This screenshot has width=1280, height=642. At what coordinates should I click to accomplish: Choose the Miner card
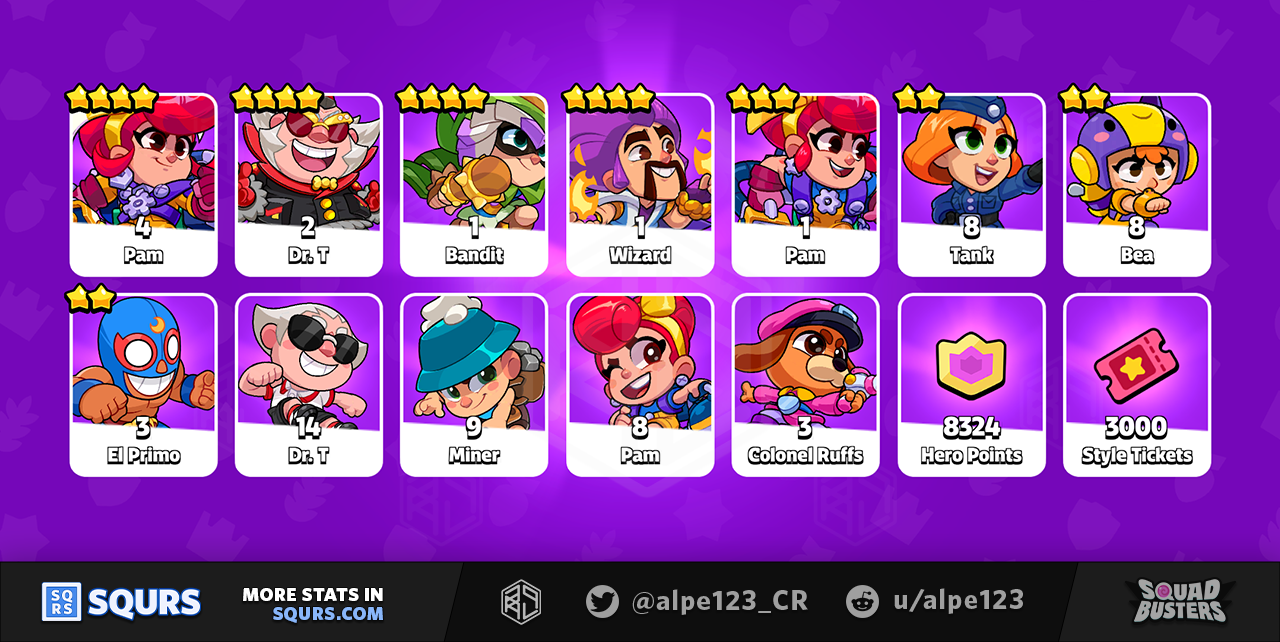coord(474,385)
